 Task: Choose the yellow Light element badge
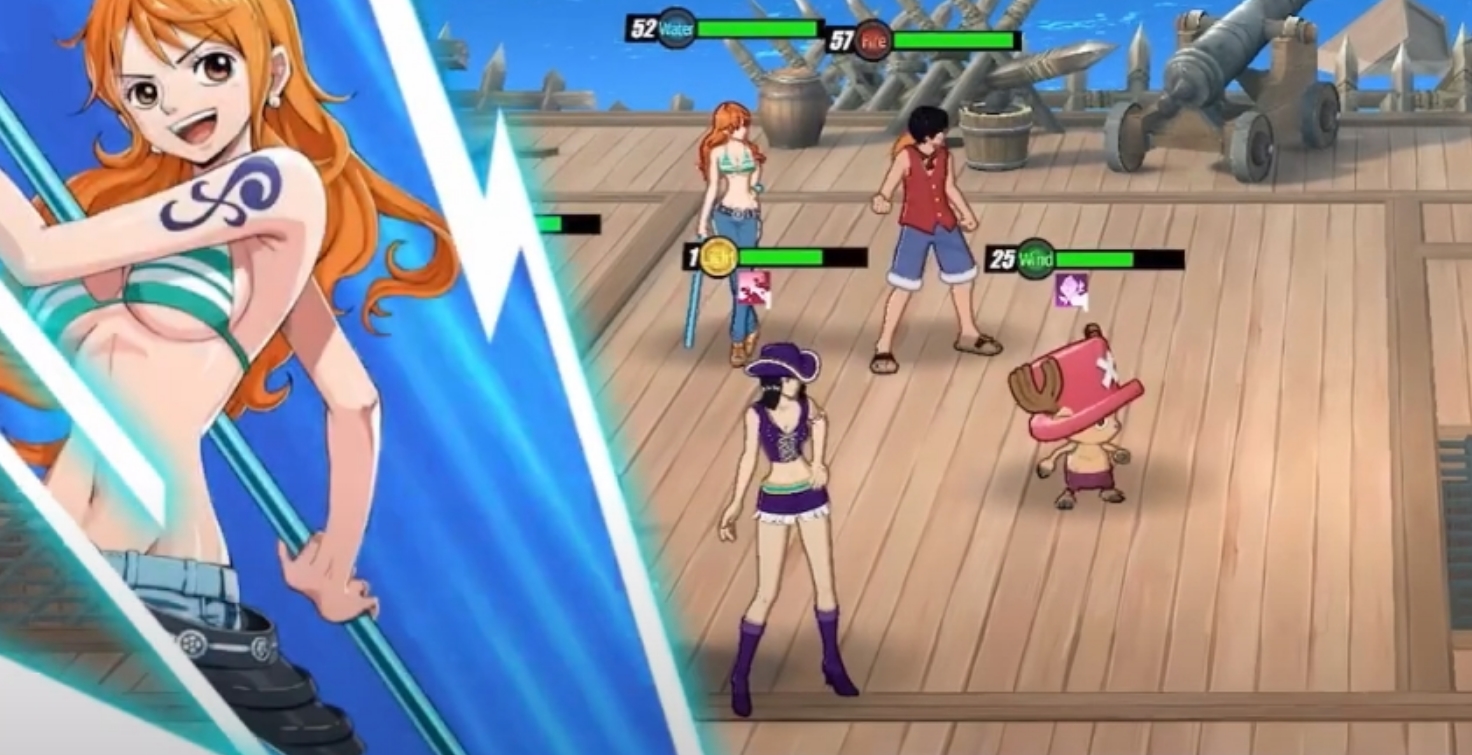coord(717,258)
